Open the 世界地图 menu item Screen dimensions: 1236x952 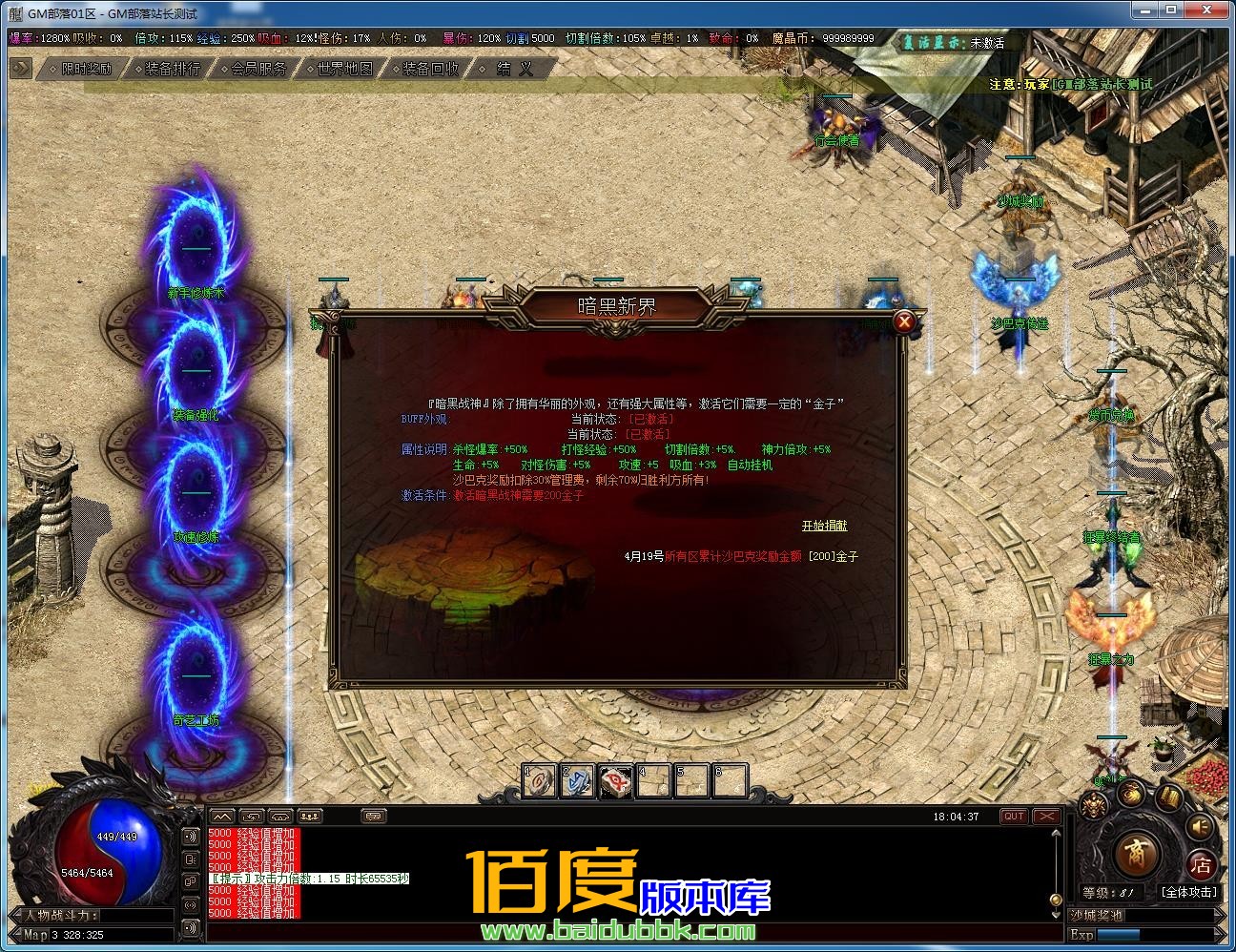pos(343,68)
